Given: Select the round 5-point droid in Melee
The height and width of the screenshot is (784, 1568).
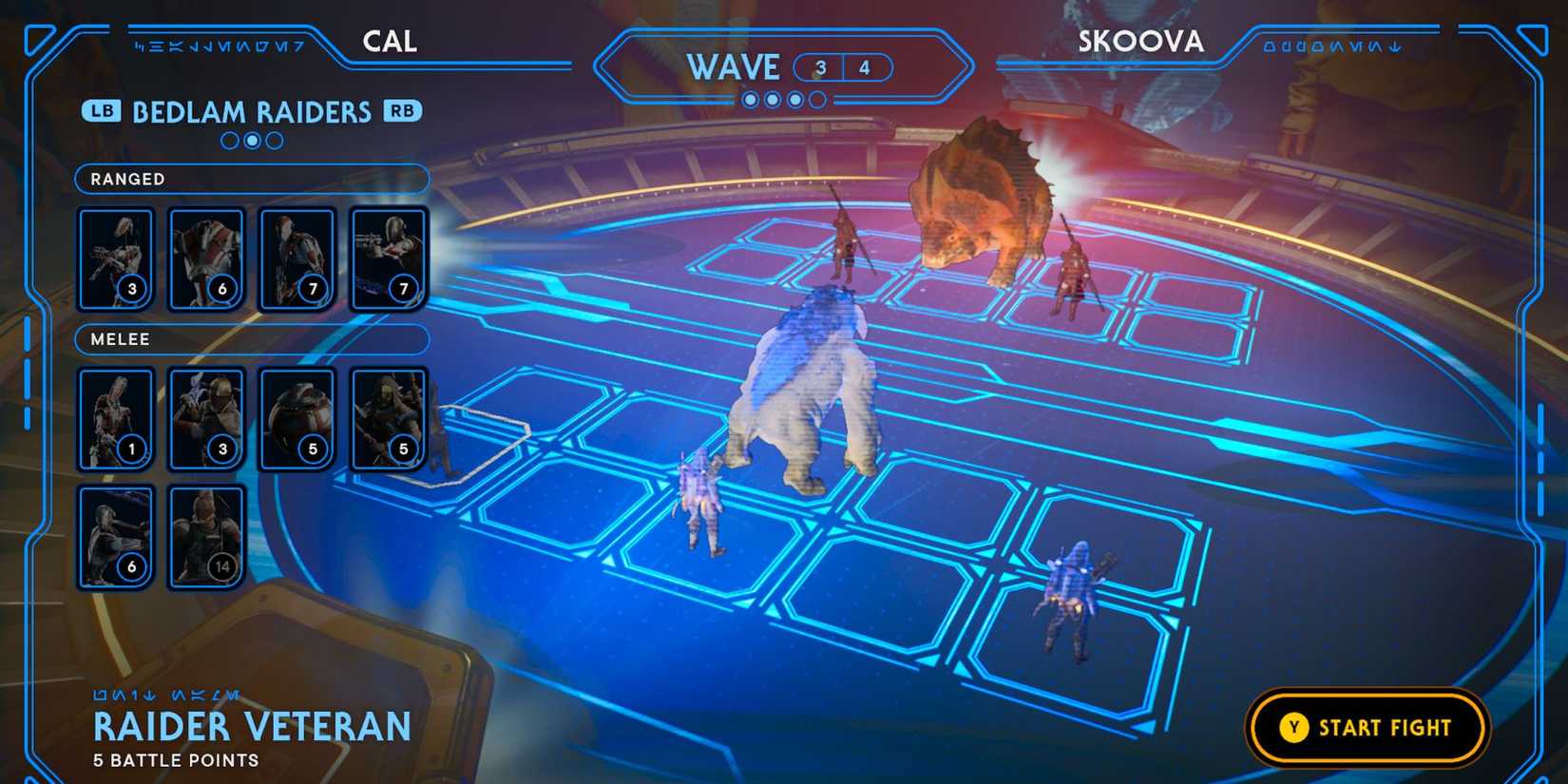Looking at the screenshot, I should click(296, 418).
